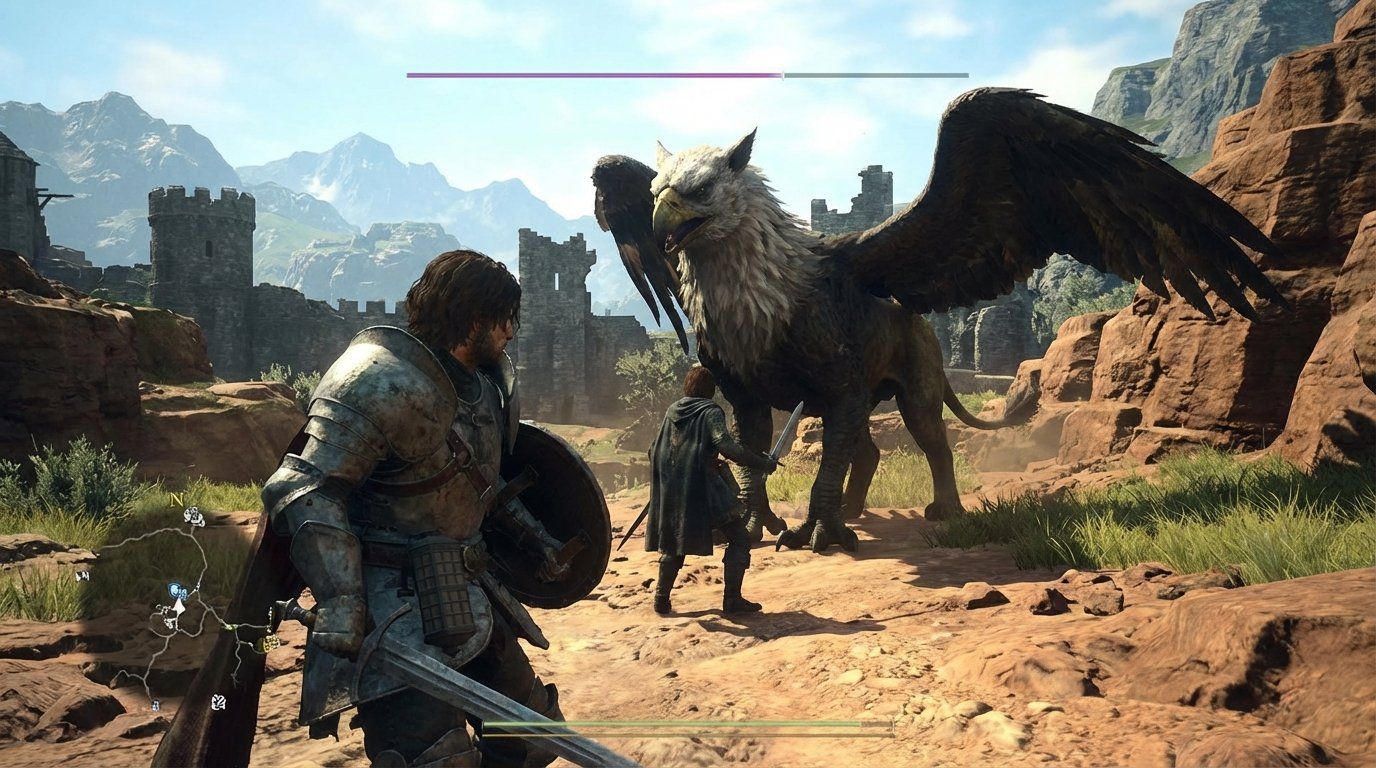Click the remaining segment of the griffin's health bar
The image size is (1376, 768).
875,73
